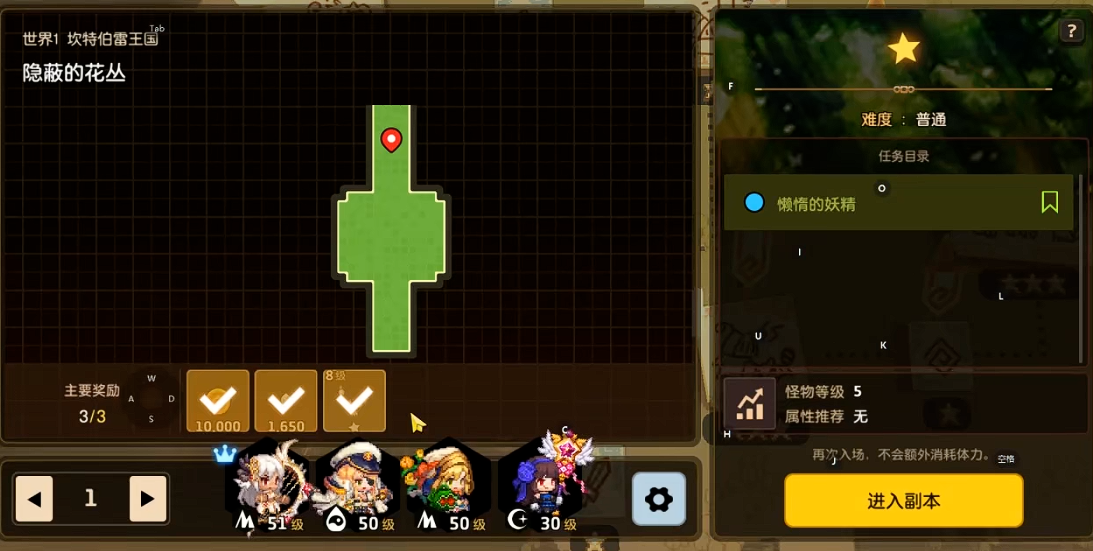Click the 10,000 reward checkmark tile

point(218,401)
